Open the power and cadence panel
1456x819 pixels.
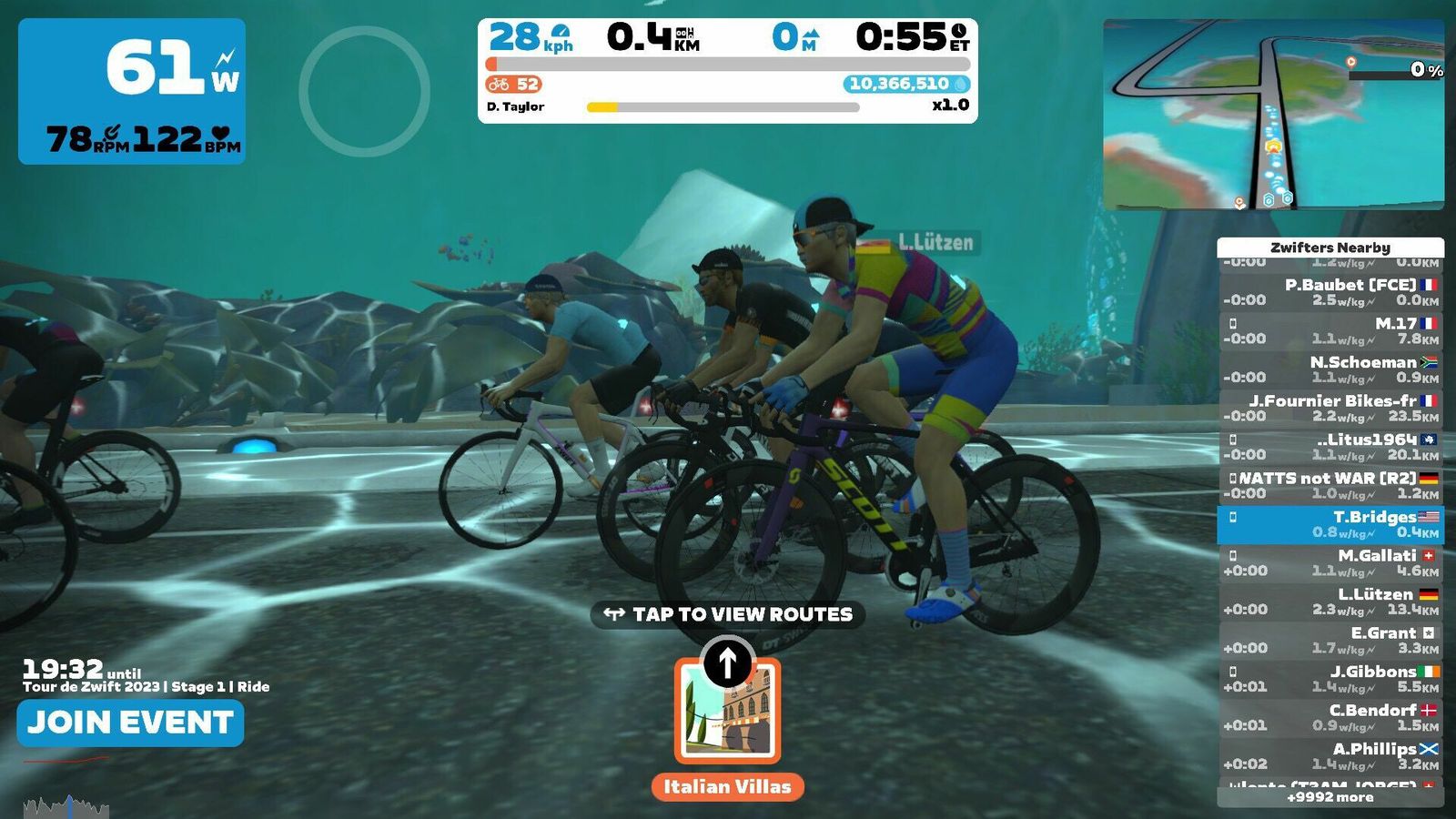[132, 91]
